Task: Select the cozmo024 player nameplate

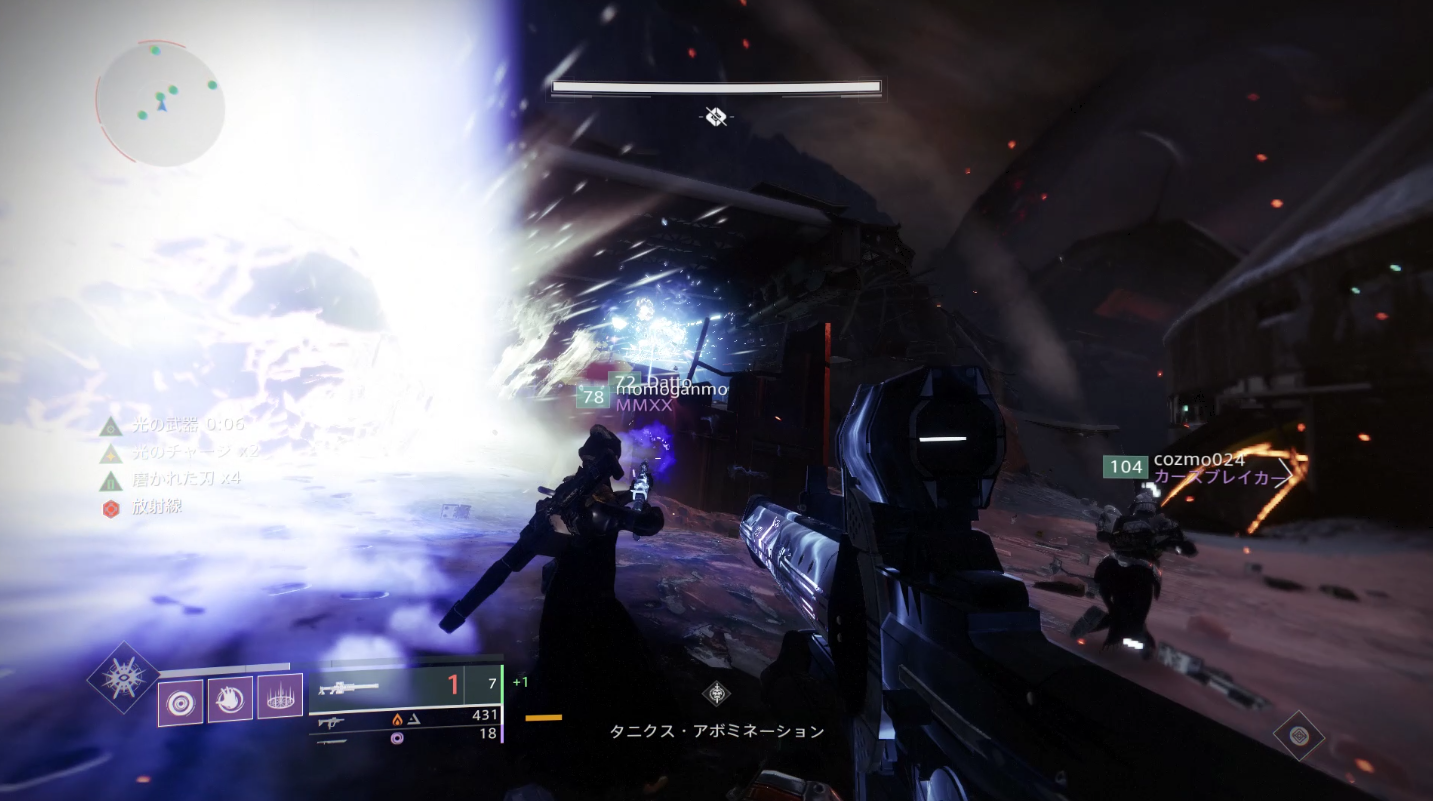Action: (x=1199, y=460)
